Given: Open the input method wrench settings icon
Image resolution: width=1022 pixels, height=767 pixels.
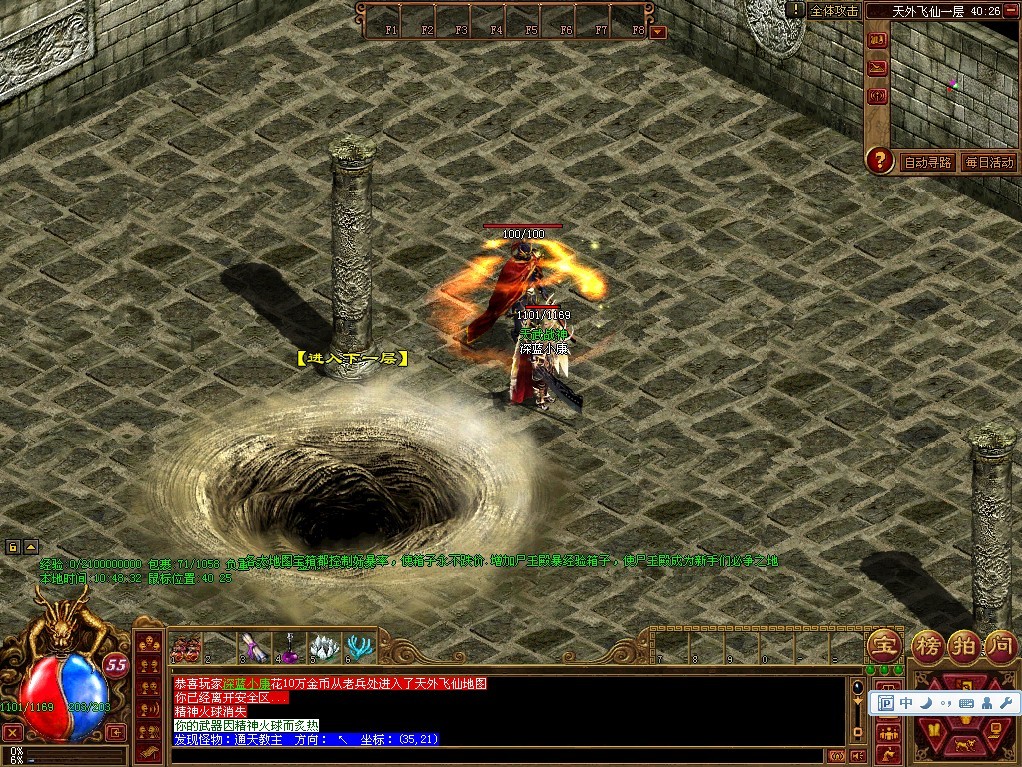Looking at the screenshot, I should (x=1005, y=703).
